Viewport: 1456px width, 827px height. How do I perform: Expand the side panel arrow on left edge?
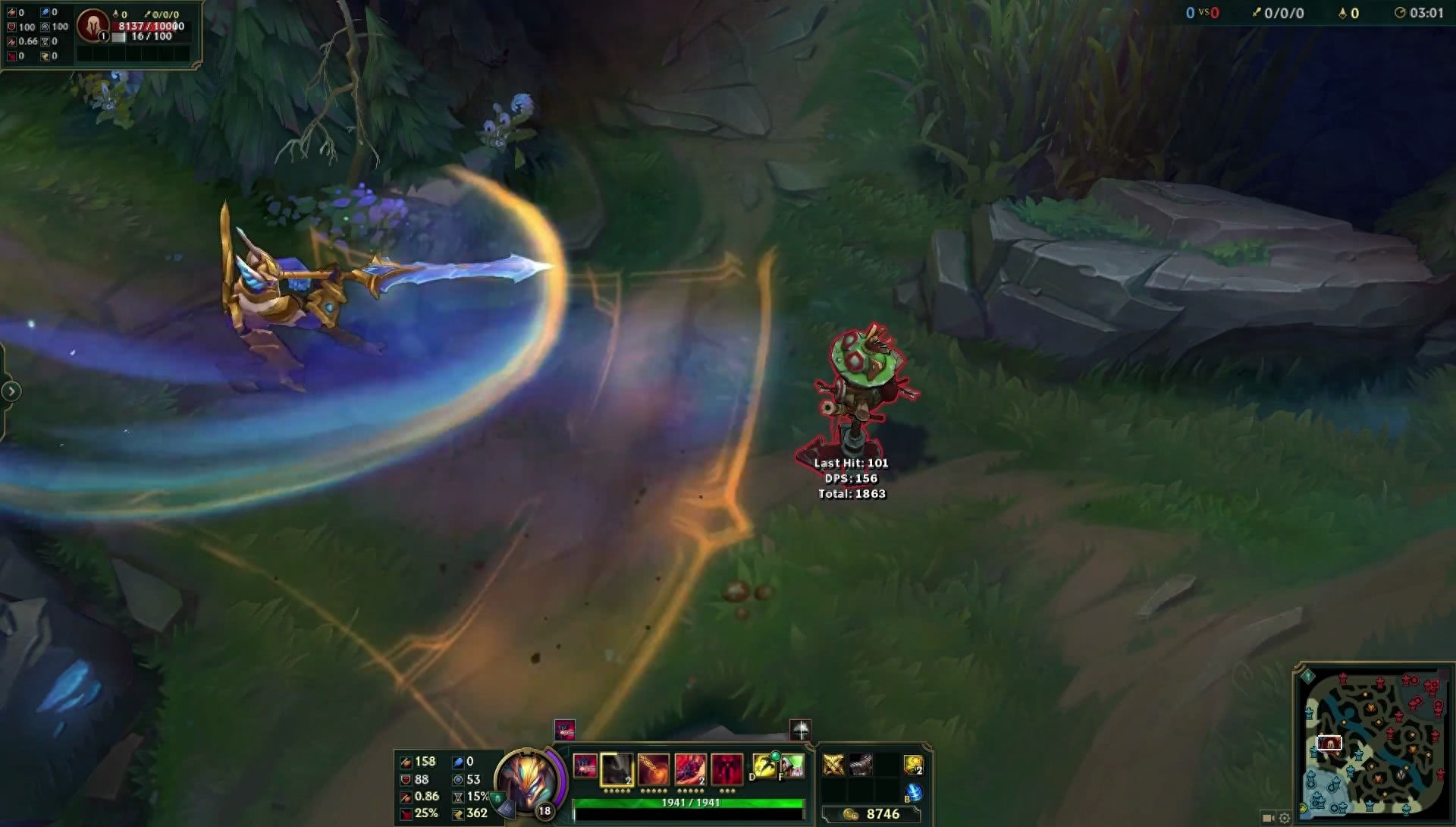click(11, 391)
